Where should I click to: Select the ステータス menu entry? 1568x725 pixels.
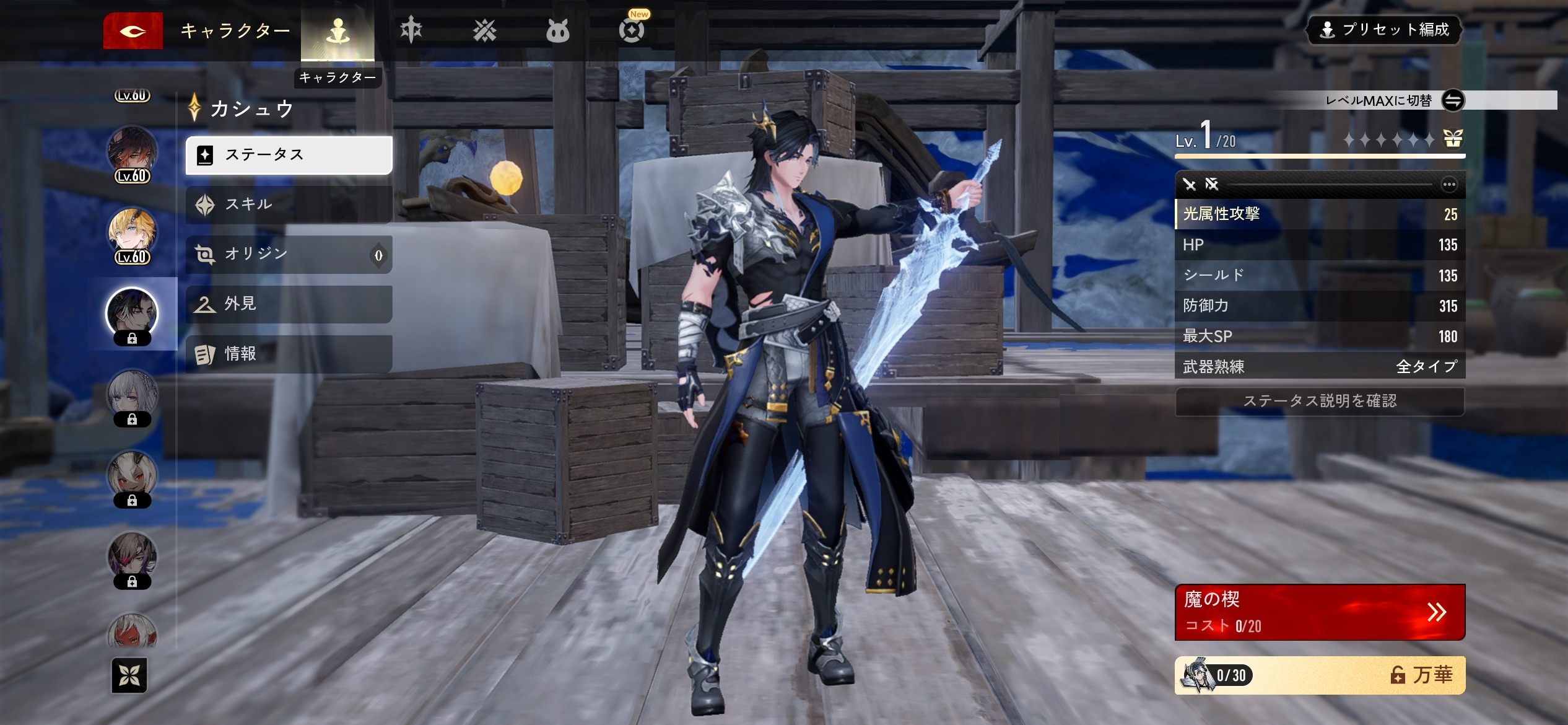click(289, 155)
